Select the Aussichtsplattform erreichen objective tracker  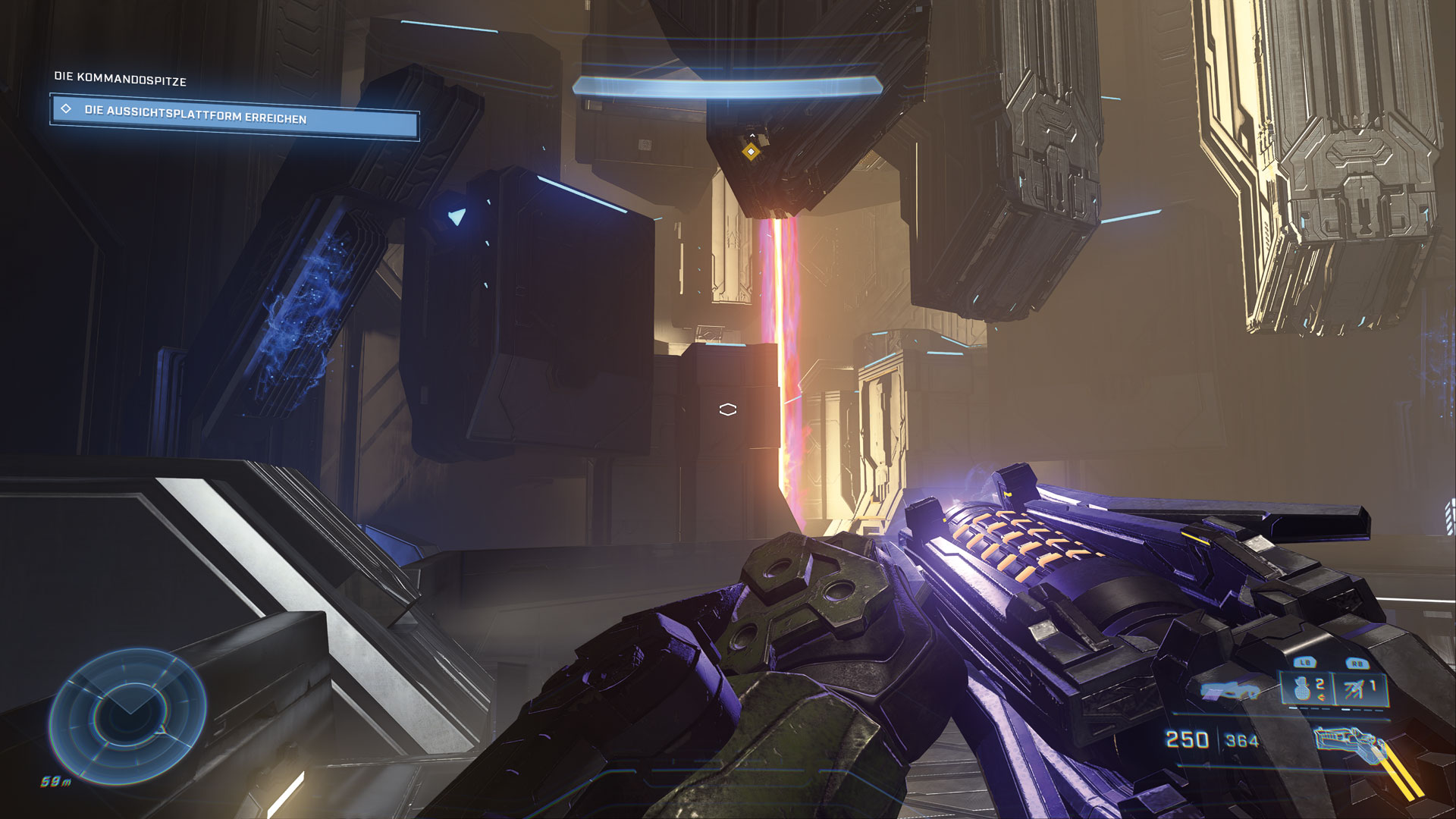[x=234, y=116]
